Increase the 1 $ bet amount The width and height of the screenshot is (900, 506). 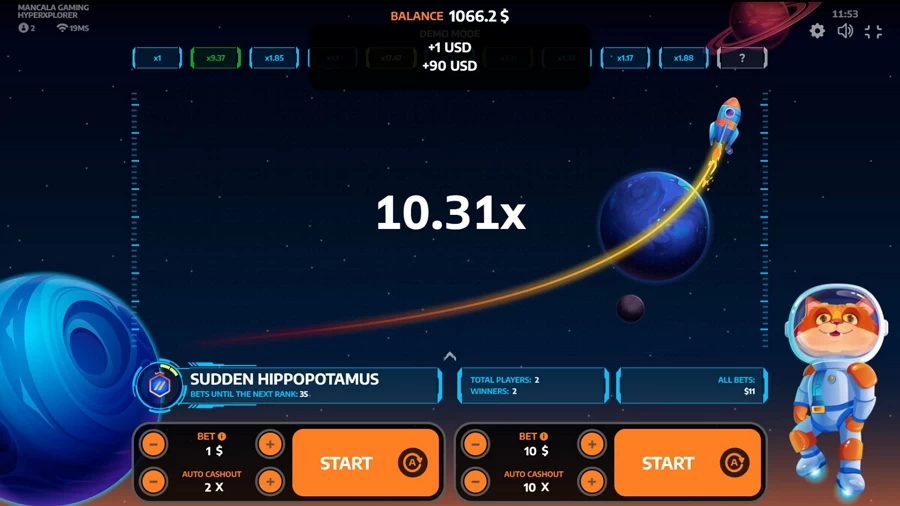point(270,444)
